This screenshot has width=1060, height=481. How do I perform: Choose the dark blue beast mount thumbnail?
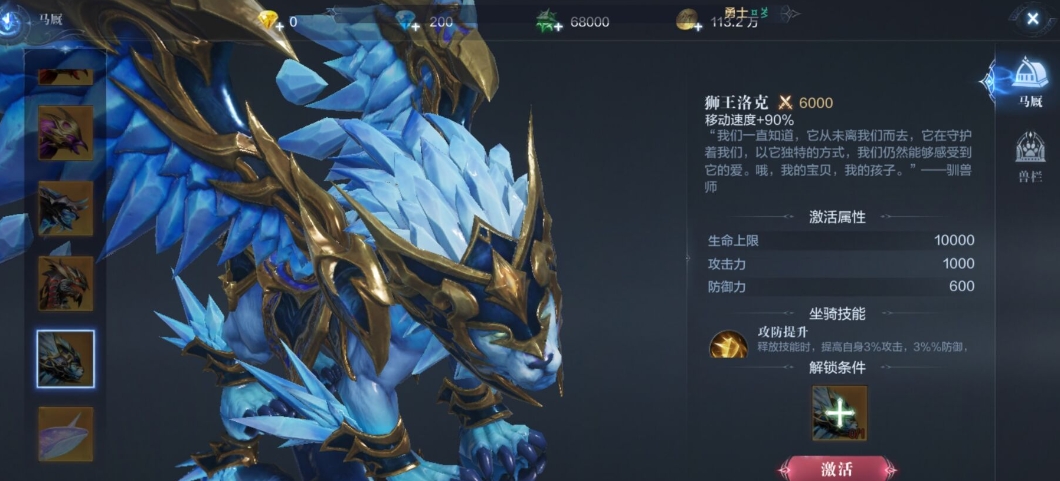(66, 208)
